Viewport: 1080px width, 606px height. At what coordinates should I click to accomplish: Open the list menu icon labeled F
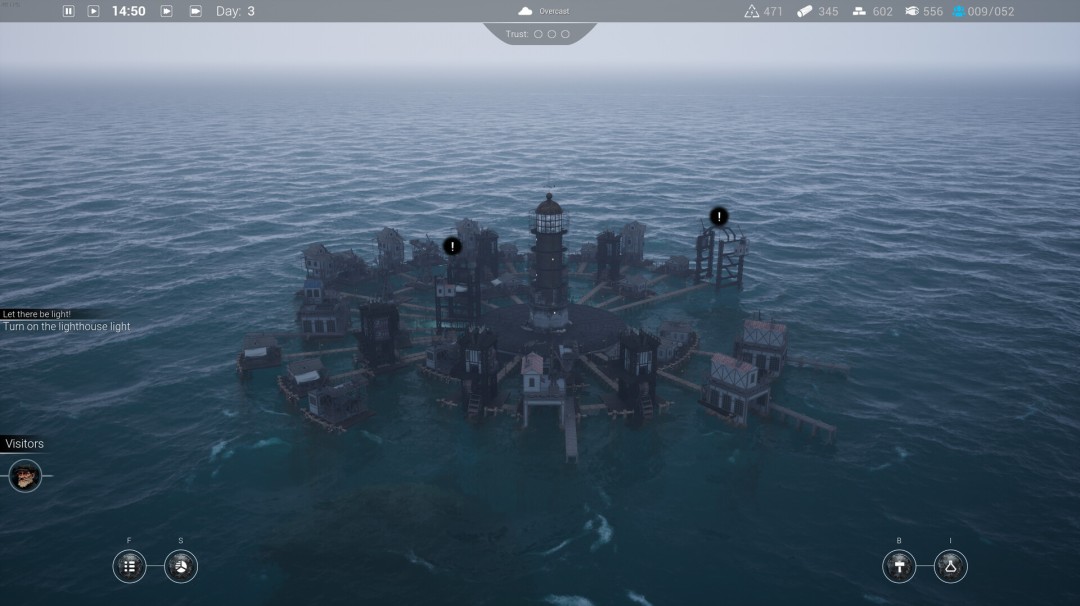click(x=129, y=566)
